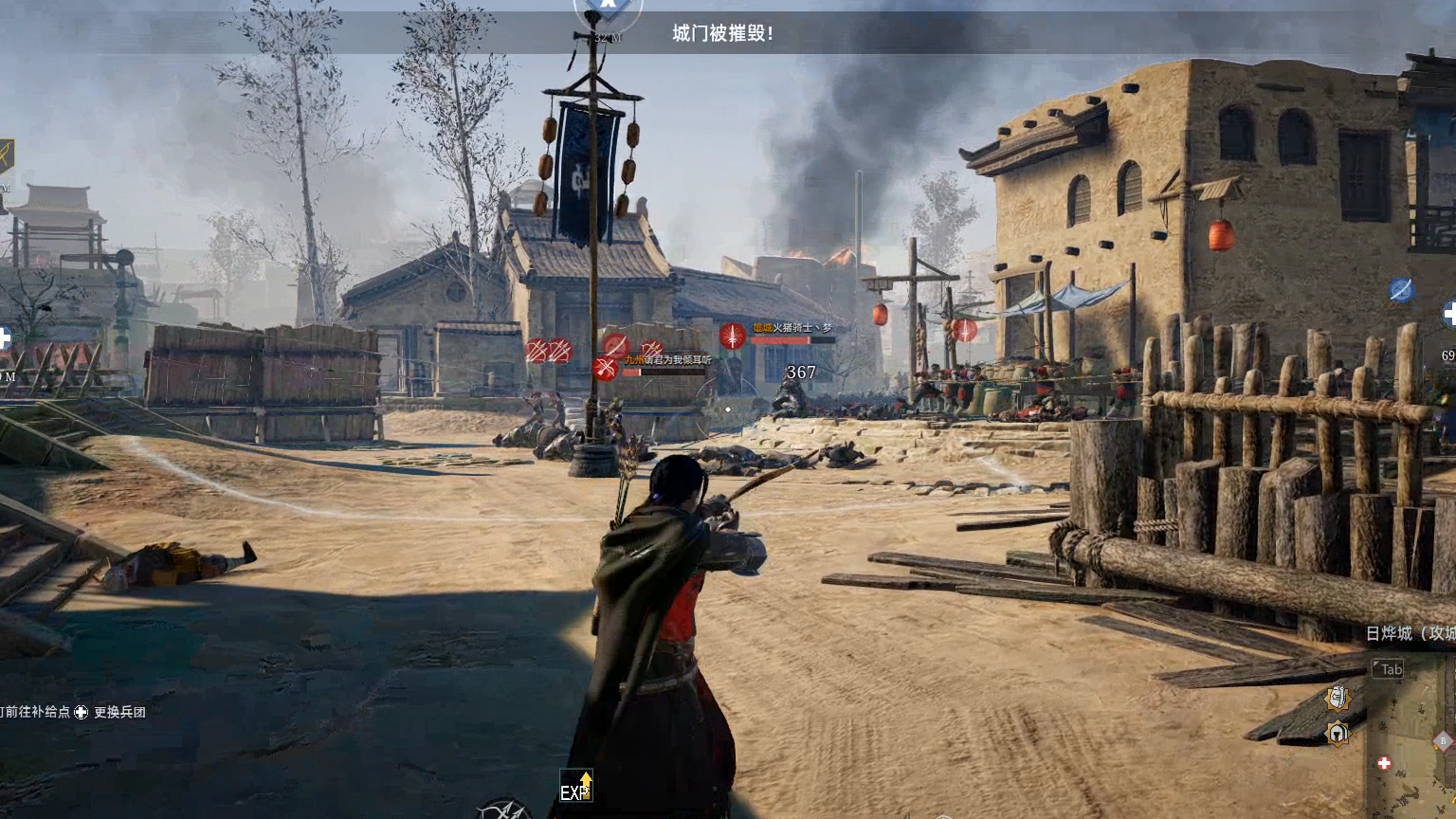Select the helmet icon beside the minimap

(1338, 733)
